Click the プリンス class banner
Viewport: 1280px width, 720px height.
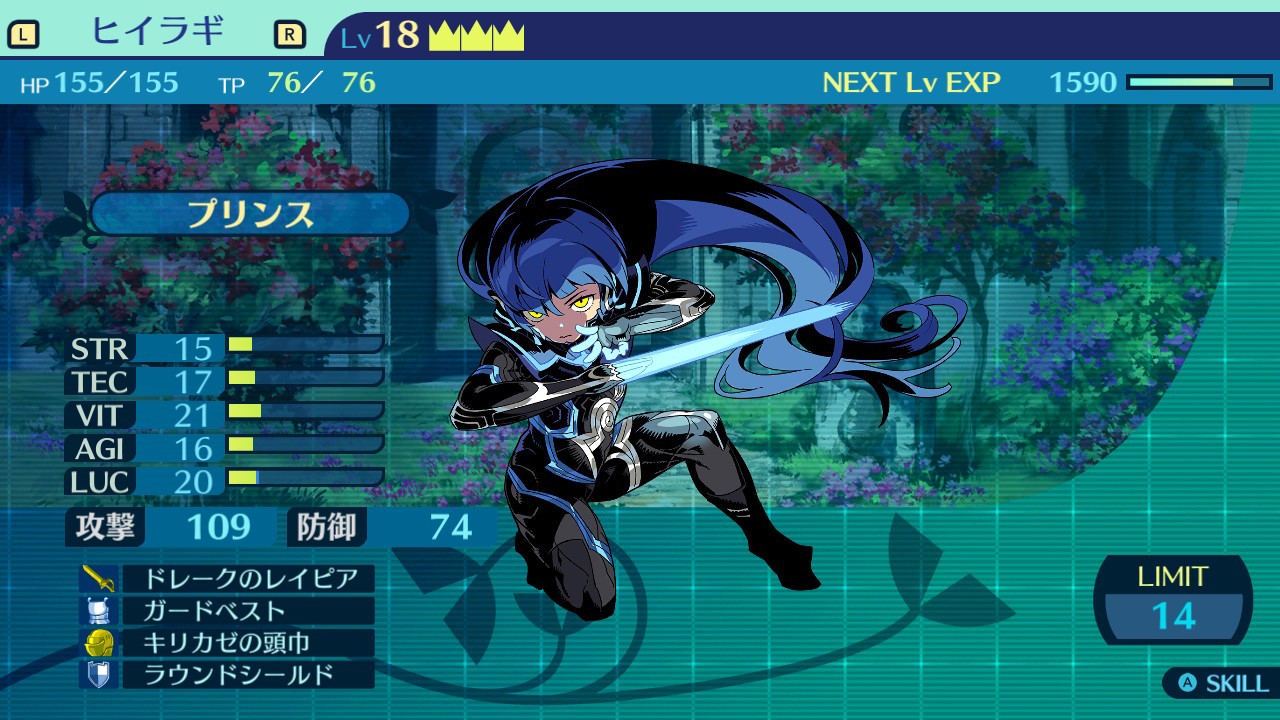tap(250, 214)
